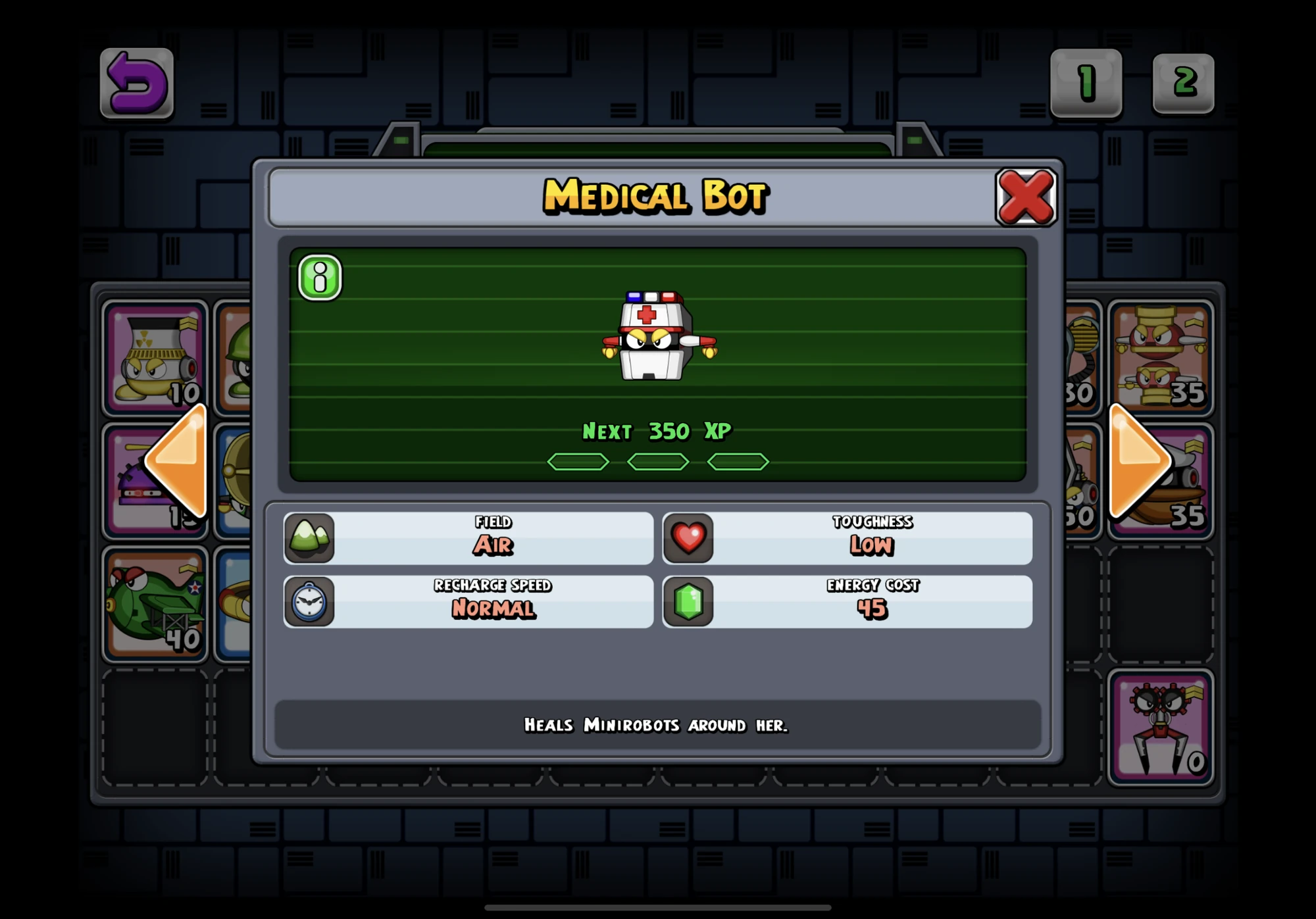The width and height of the screenshot is (1316, 919).
Task: Click the green info icon
Action: (320, 278)
